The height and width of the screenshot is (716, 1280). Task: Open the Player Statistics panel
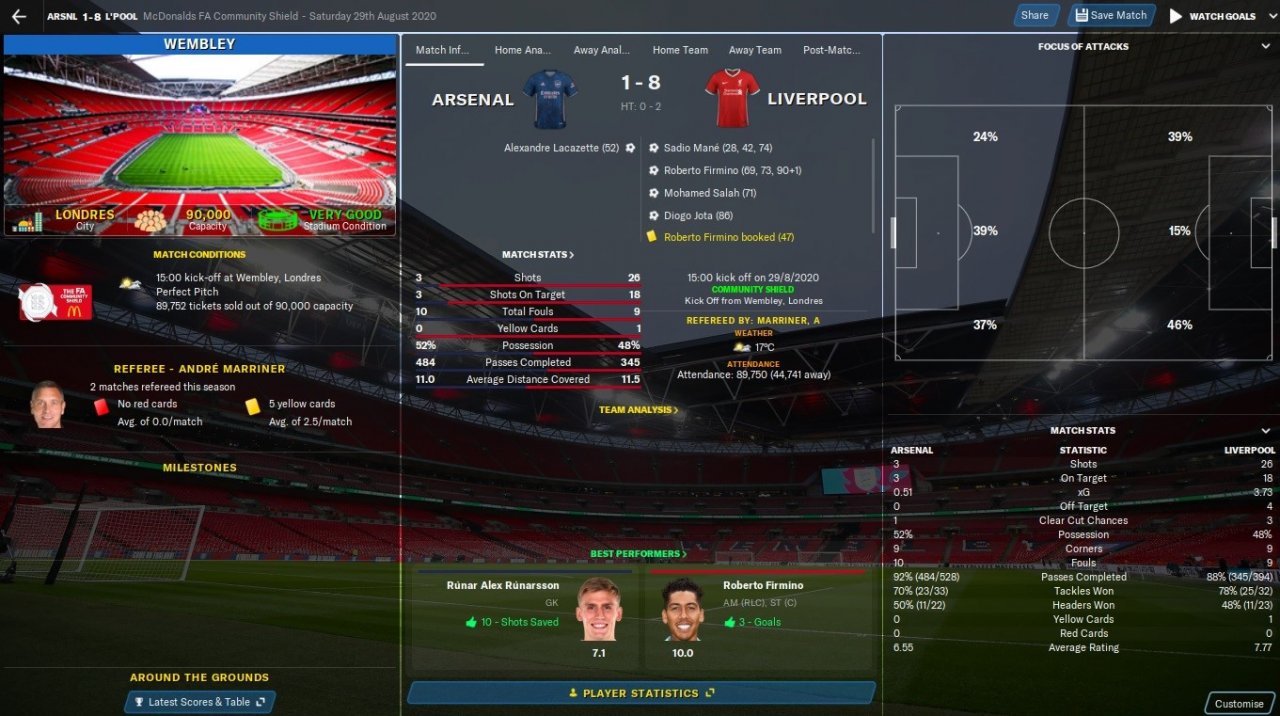641,693
